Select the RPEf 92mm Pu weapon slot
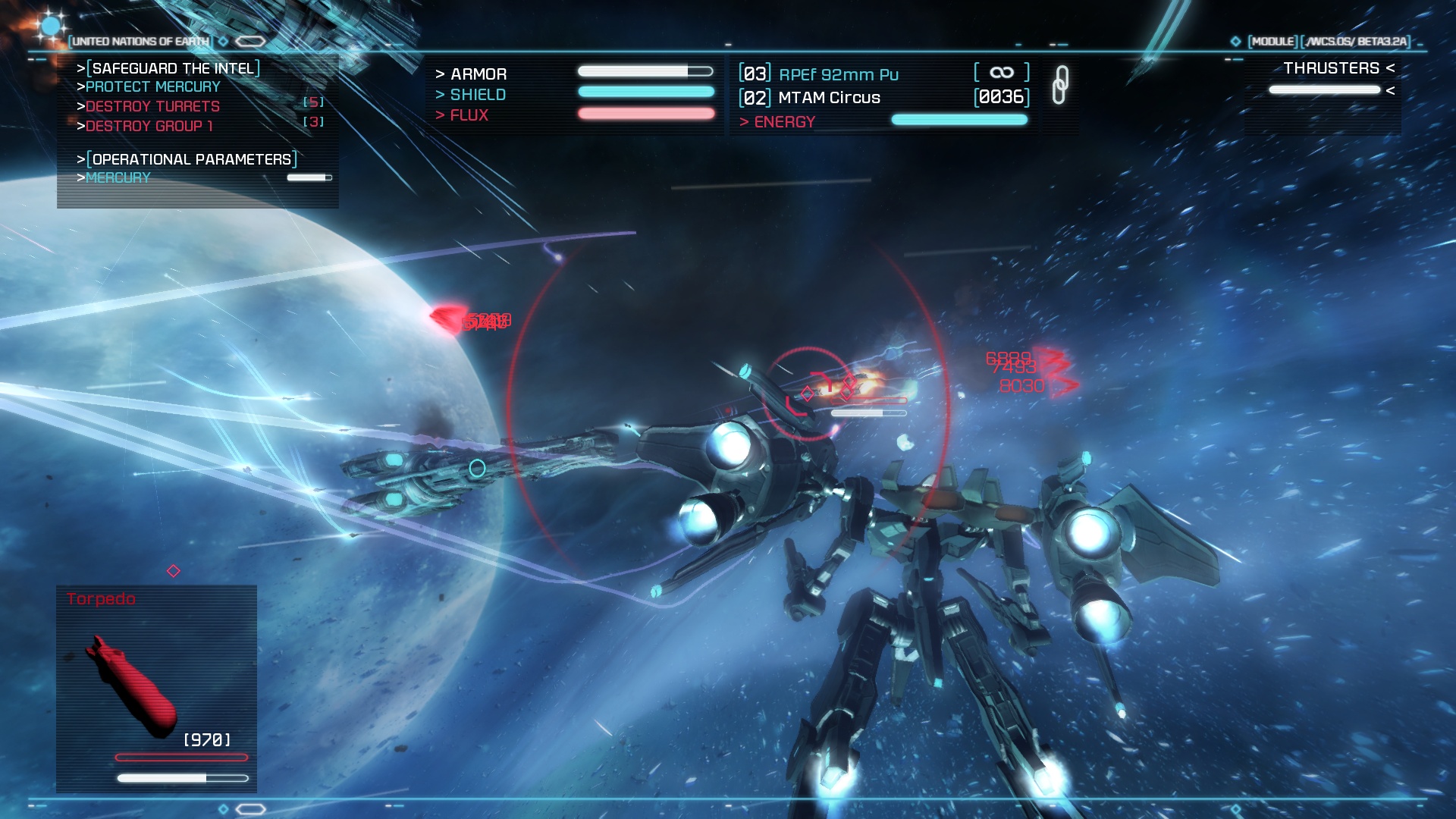This screenshot has height=819, width=1456. (838, 74)
